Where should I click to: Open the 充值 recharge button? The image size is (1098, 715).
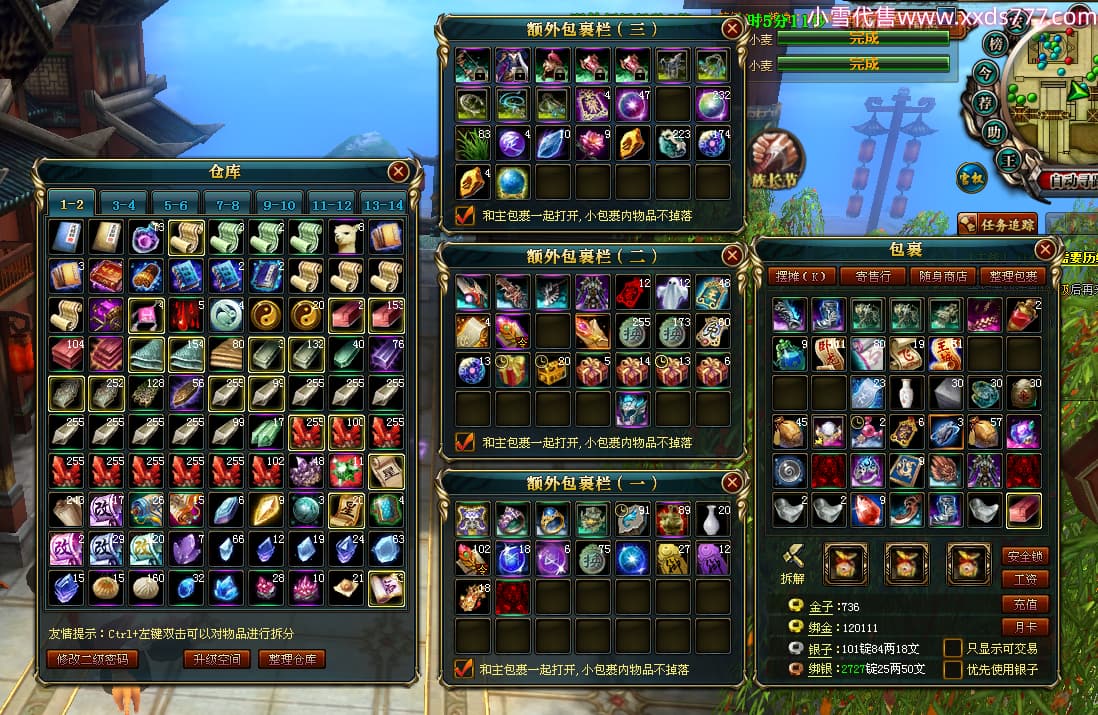(x=1025, y=604)
